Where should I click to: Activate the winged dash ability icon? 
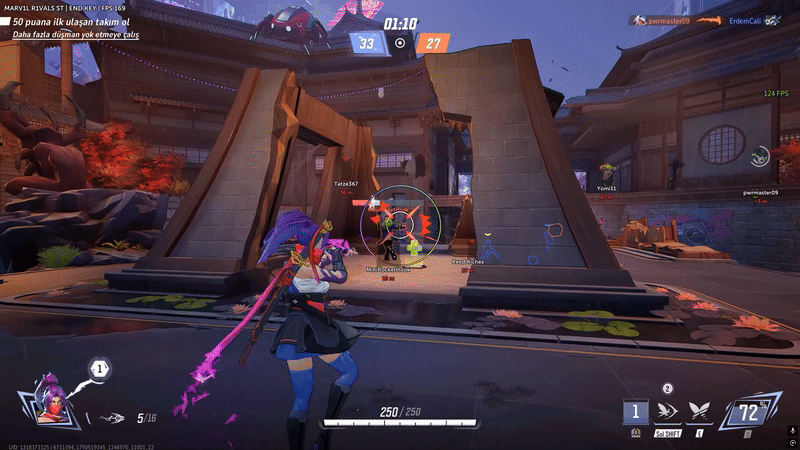[669, 412]
